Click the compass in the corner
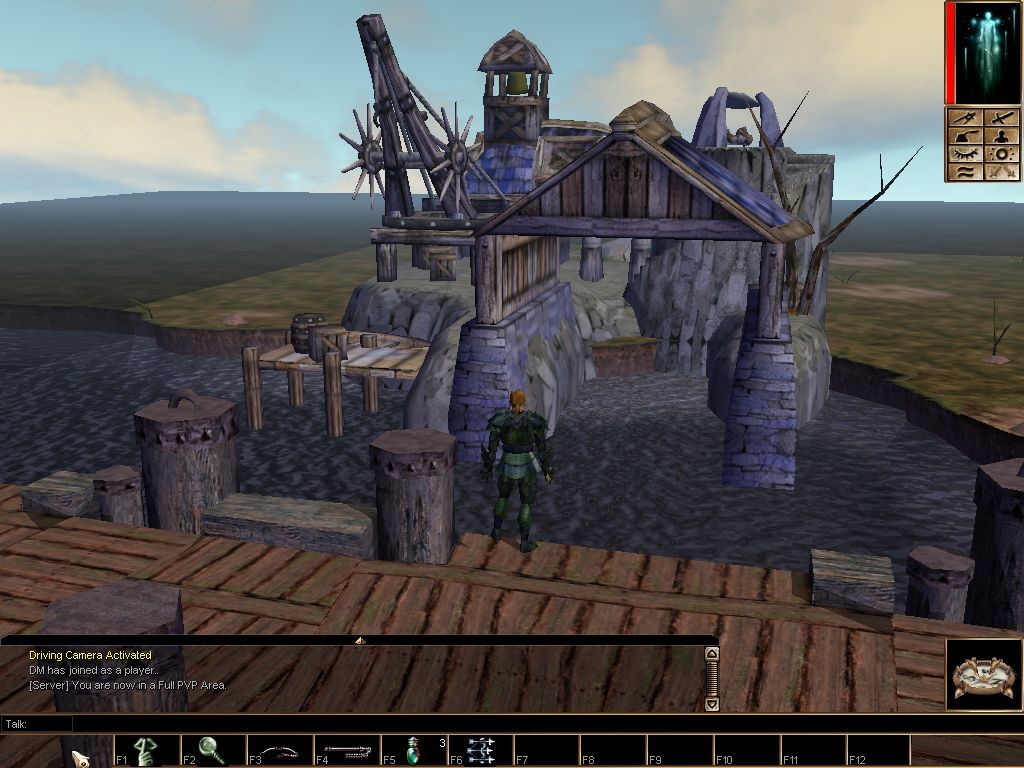The height and width of the screenshot is (768, 1024). tap(984, 675)
